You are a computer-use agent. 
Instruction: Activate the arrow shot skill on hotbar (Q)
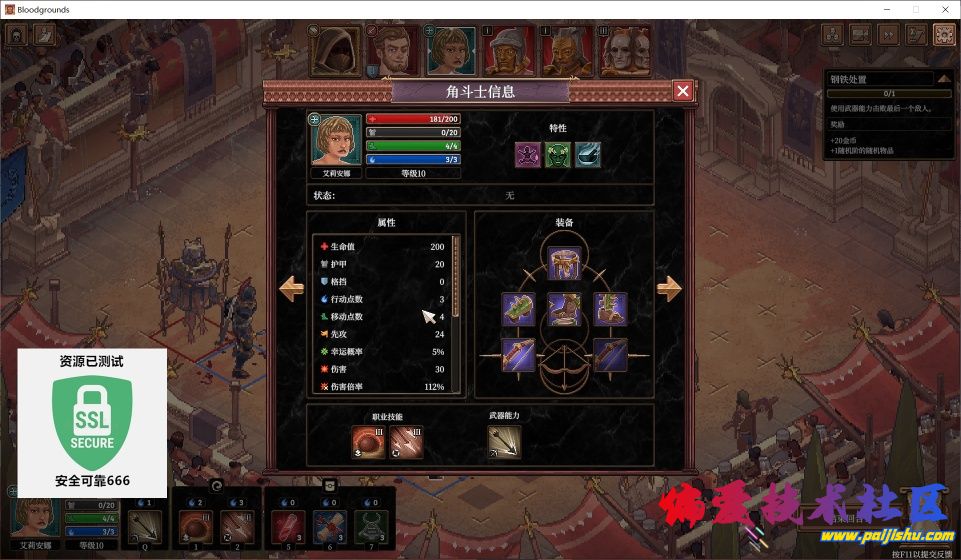tap(146, 525)
